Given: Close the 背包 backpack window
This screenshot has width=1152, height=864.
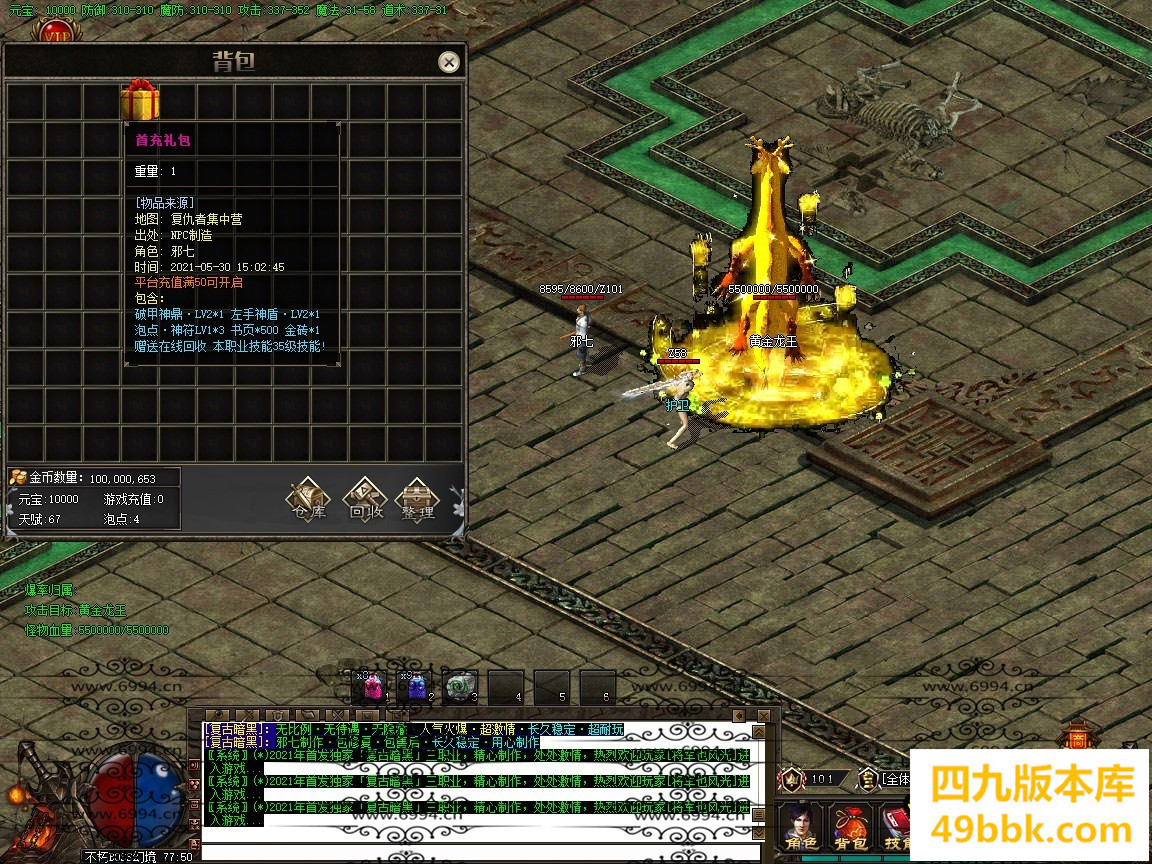Looking at the screenshot, I should 449,62.
